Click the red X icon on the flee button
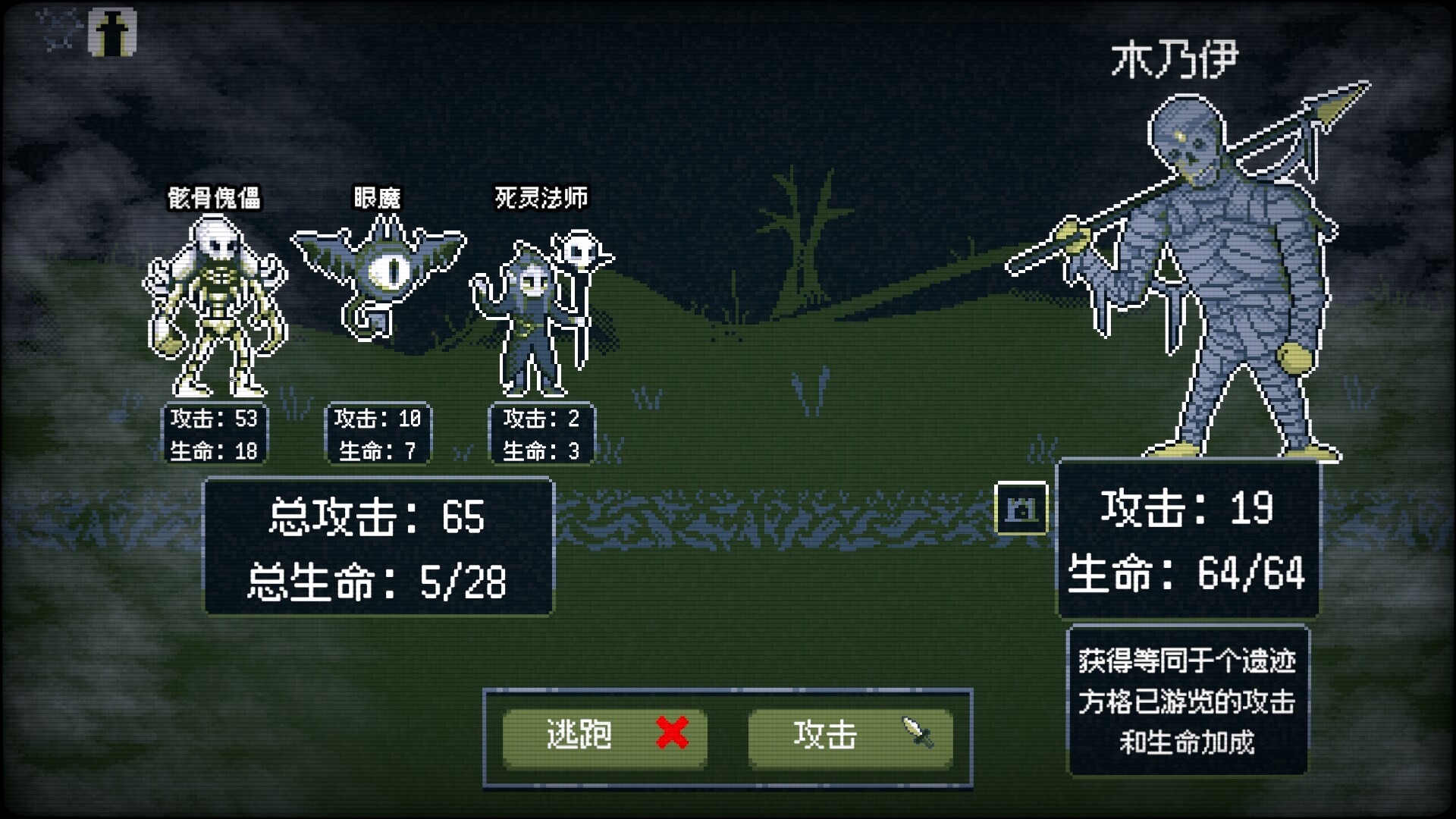Image resolution: width=1456 pixels, height=819 pixels. pyautogui.click(x=670, y=733)
